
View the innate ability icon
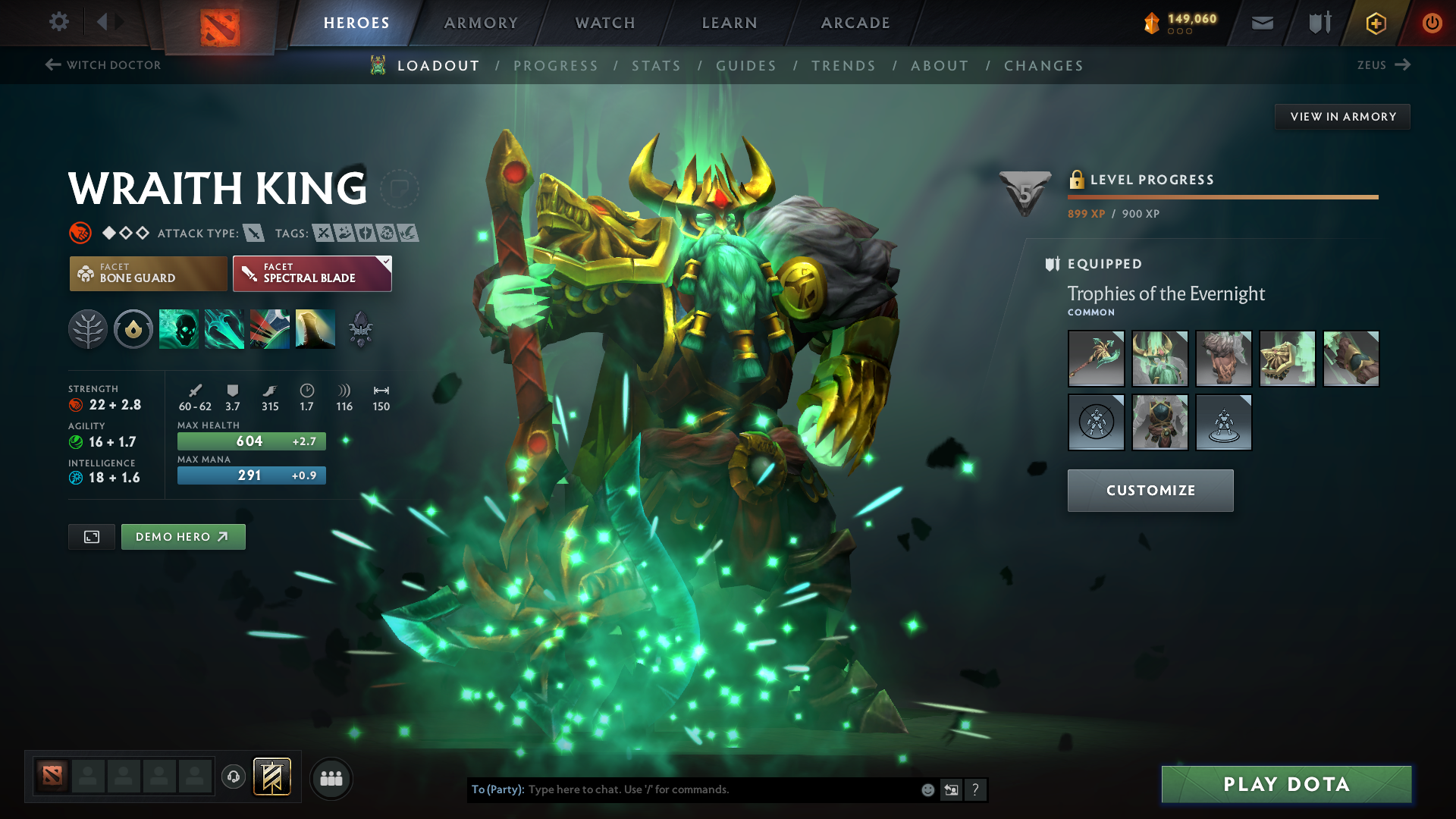click(x=133, y=328)
